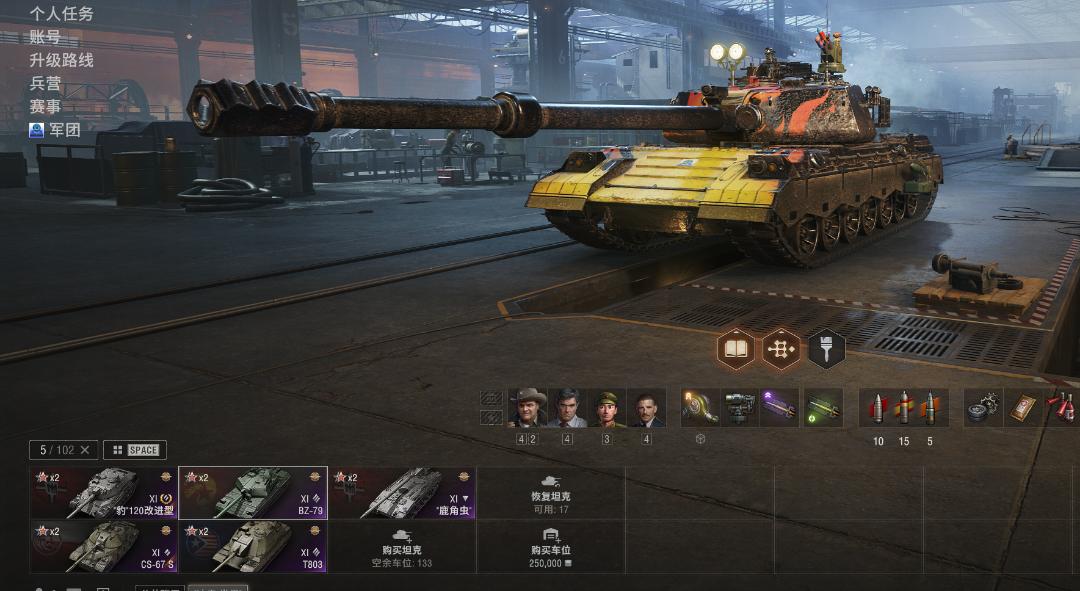Select the 赛事 events menu entry
The width and height of the screenshot is (1080, 591).
click(45, 106)
